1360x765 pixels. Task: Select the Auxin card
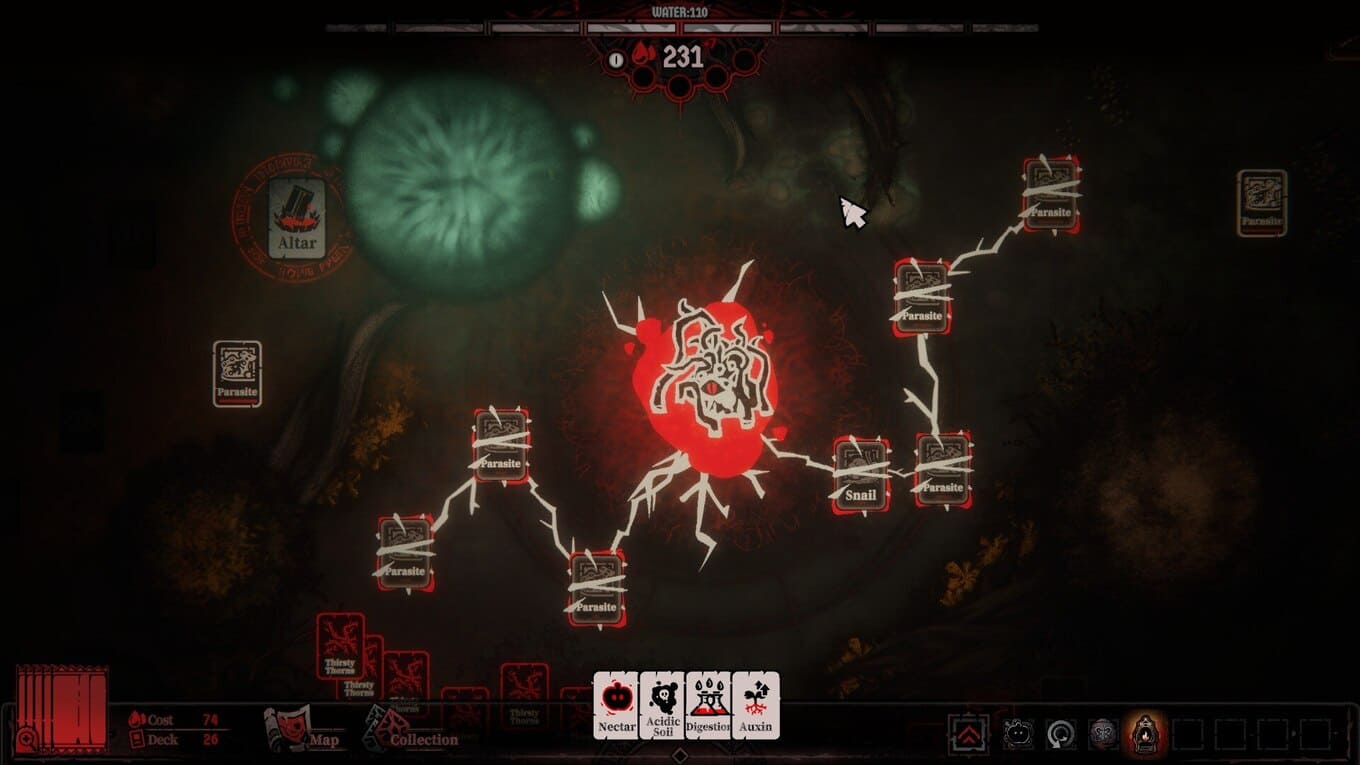pyautogui.click(x=756, y=705)
